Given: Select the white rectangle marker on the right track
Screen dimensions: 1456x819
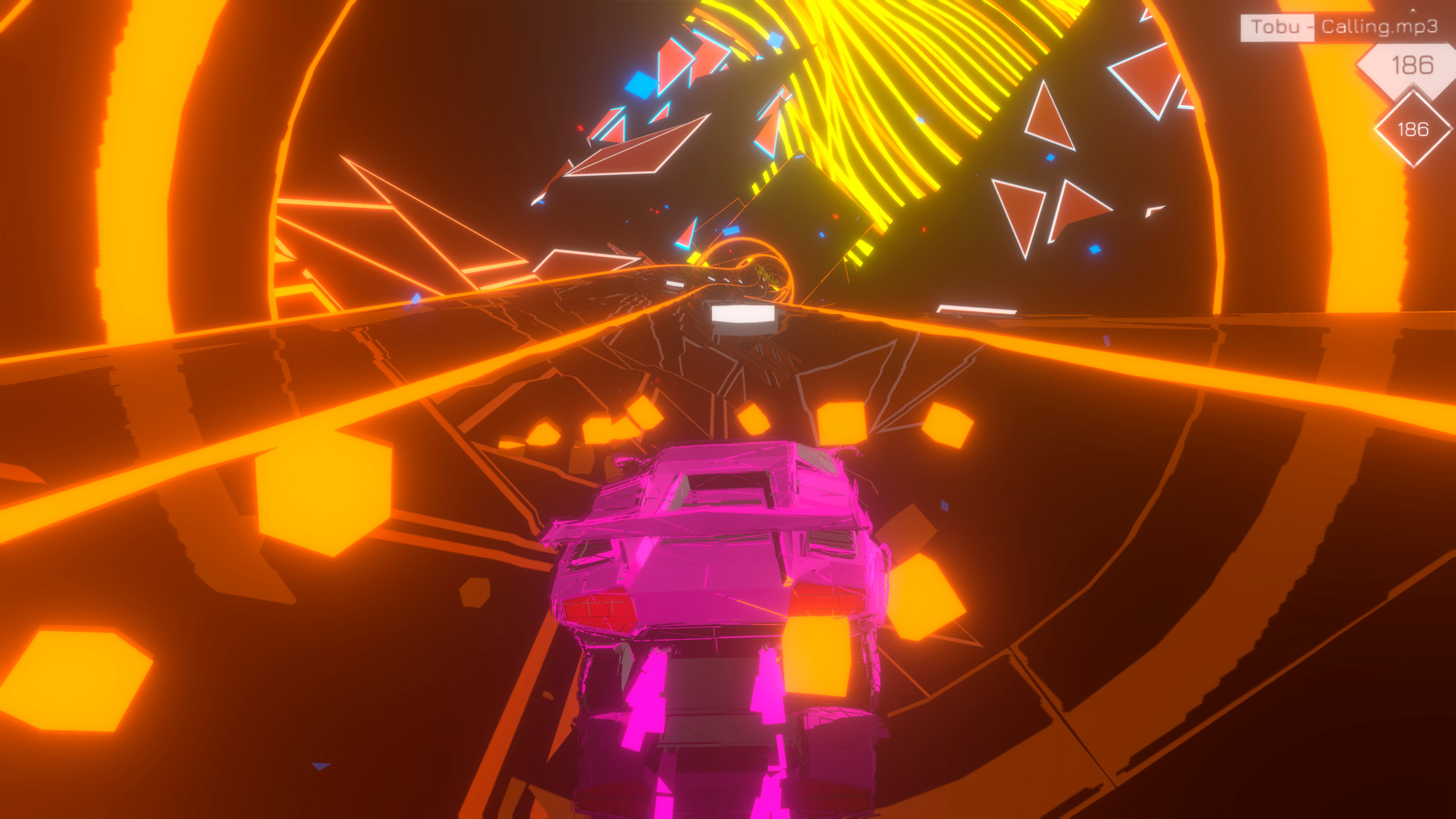Looking at the screenshot, I should click(x=978, y=308).
